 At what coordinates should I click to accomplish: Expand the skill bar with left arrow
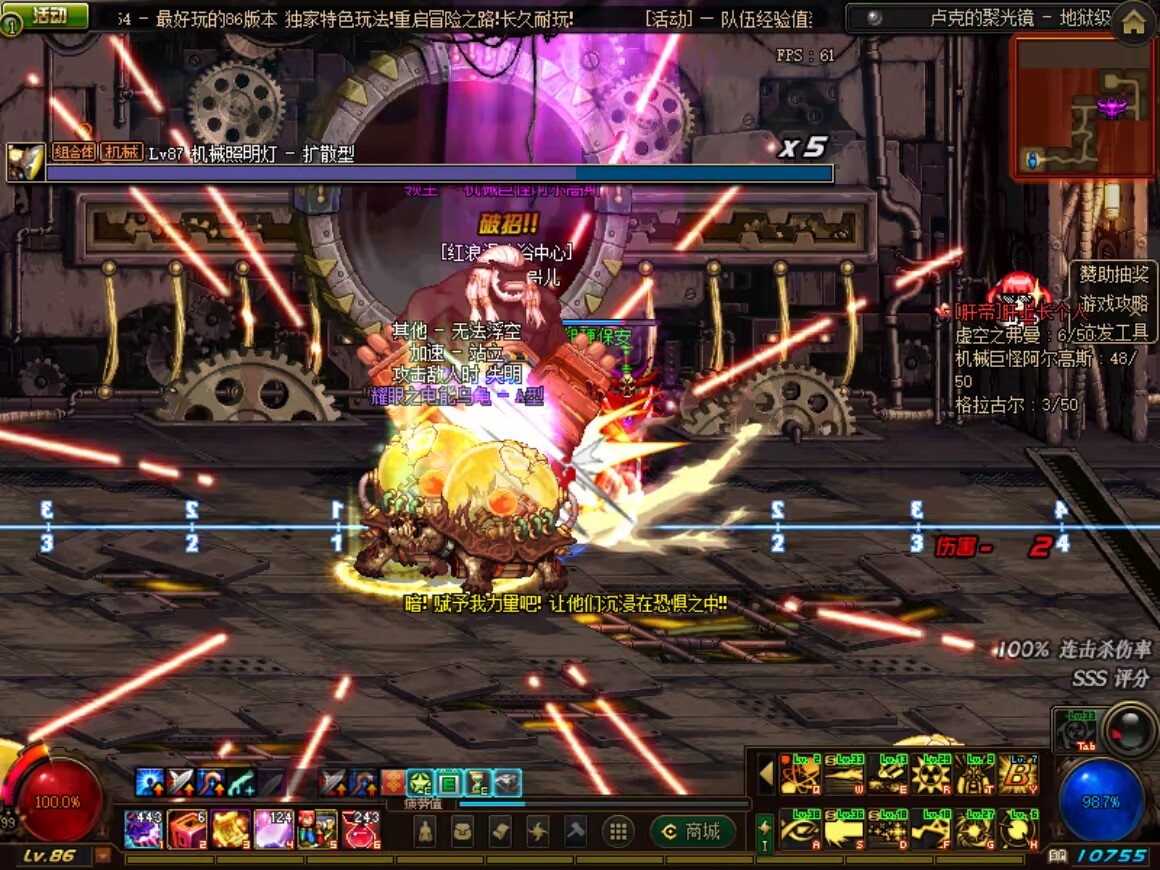[x=766, y=775]
